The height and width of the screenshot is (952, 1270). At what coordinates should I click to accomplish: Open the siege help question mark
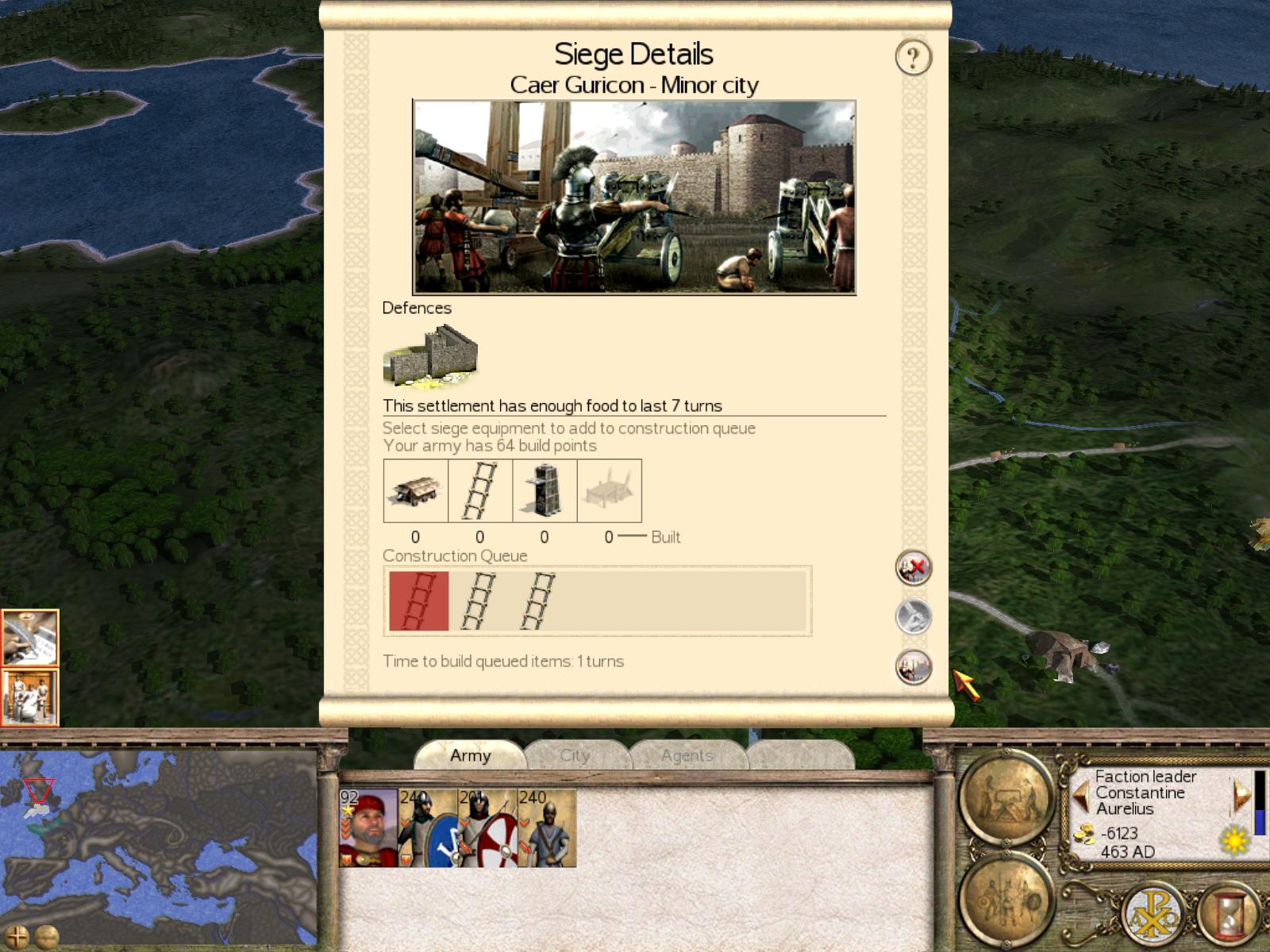[913, 57]
